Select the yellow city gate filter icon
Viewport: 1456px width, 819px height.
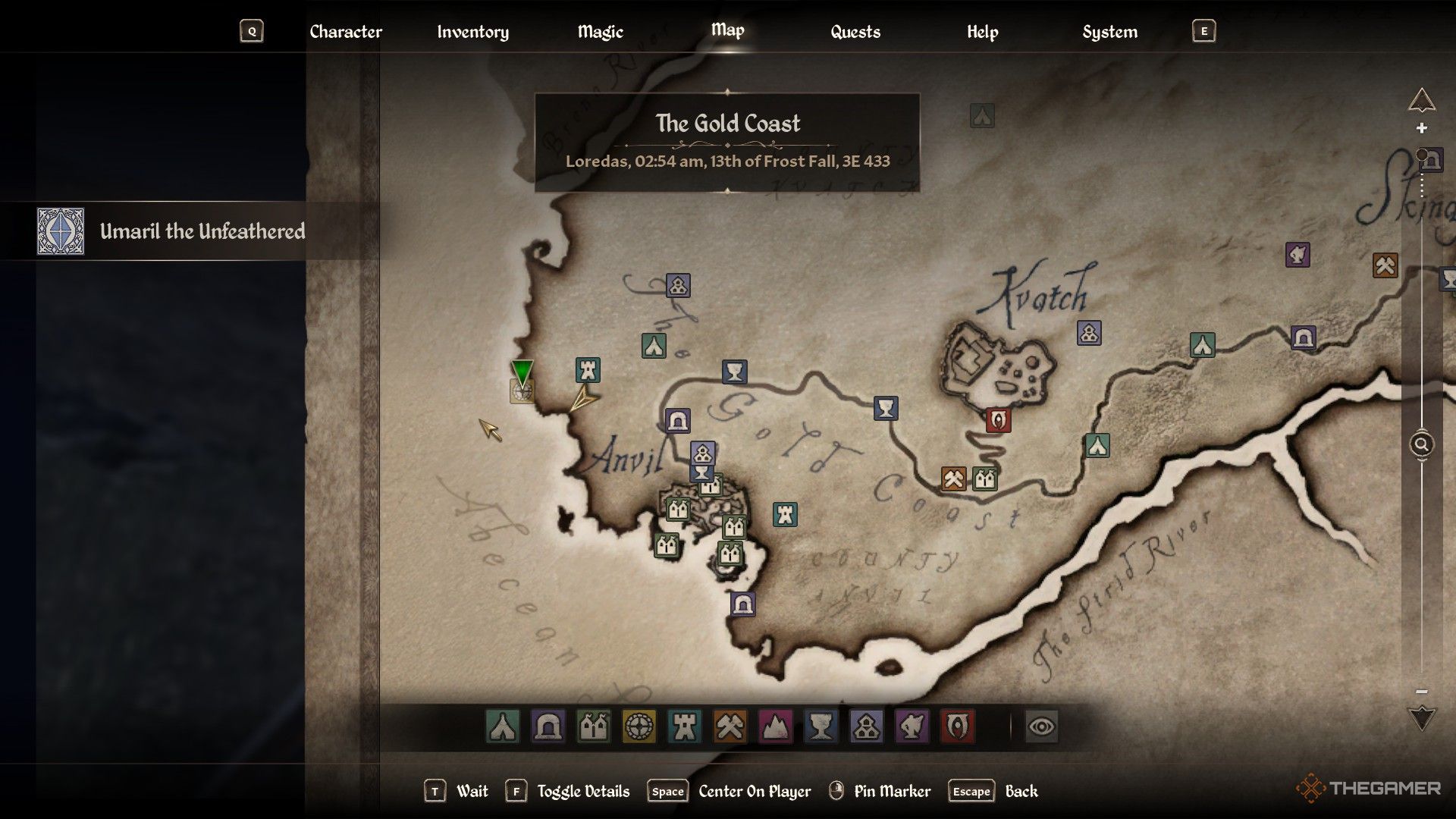(x=639, y=727)
